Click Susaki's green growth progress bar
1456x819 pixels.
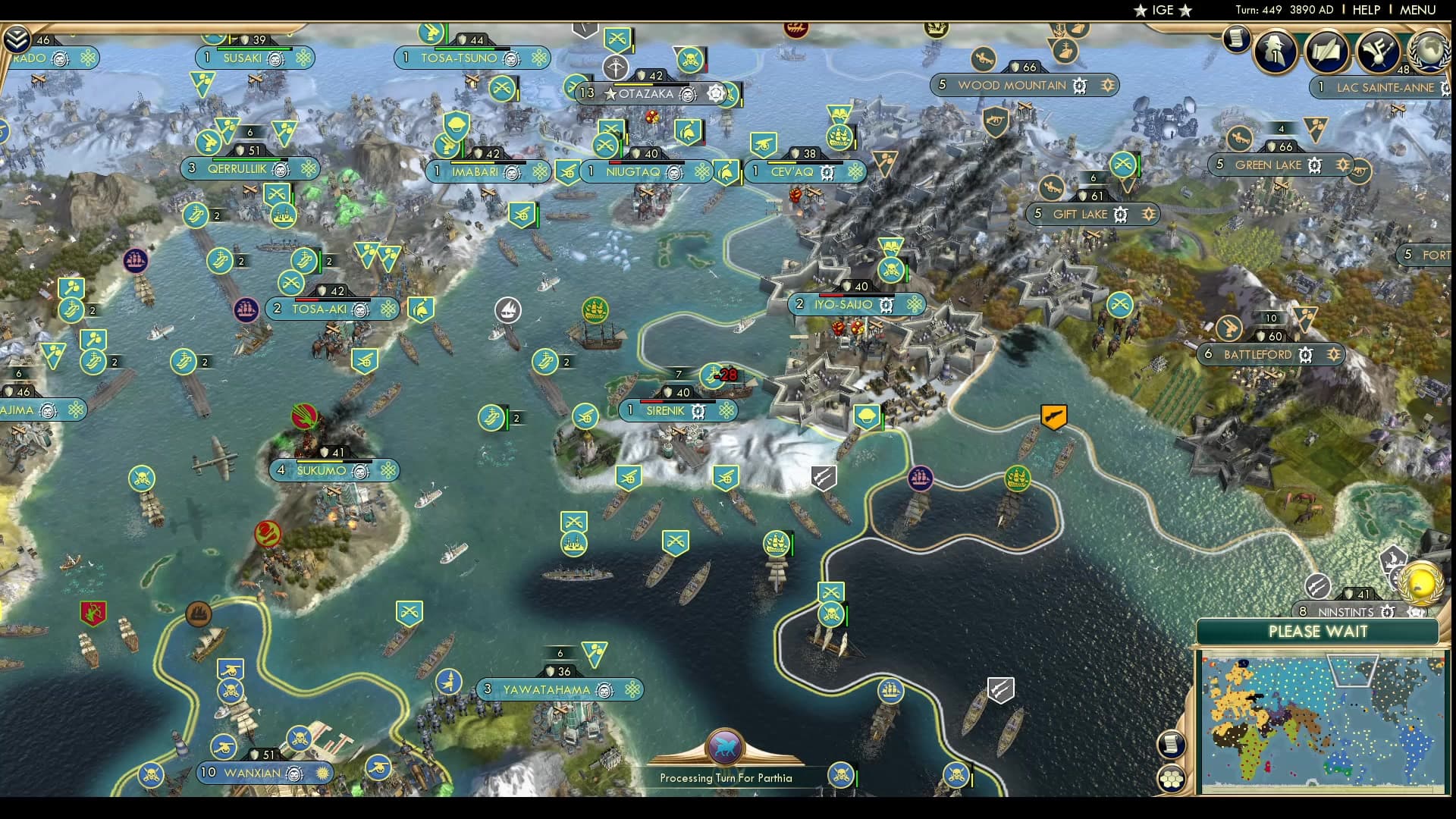(x=255, y=49)
